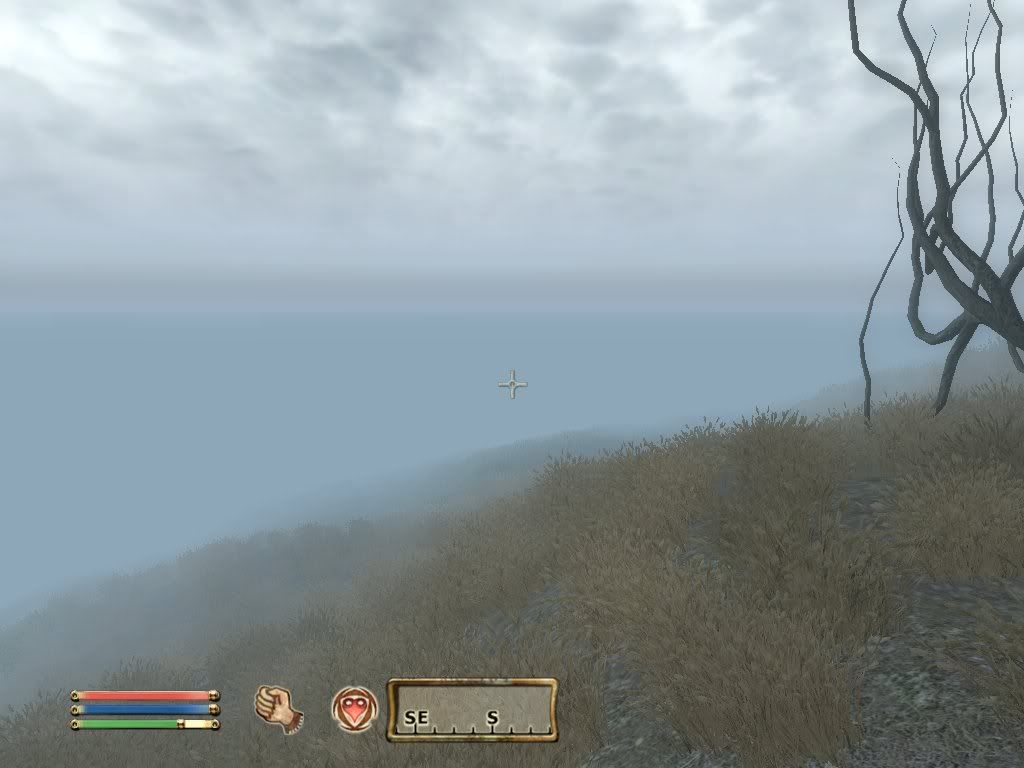
Task: Click the fist weapon icon
Action: point(279,709)
